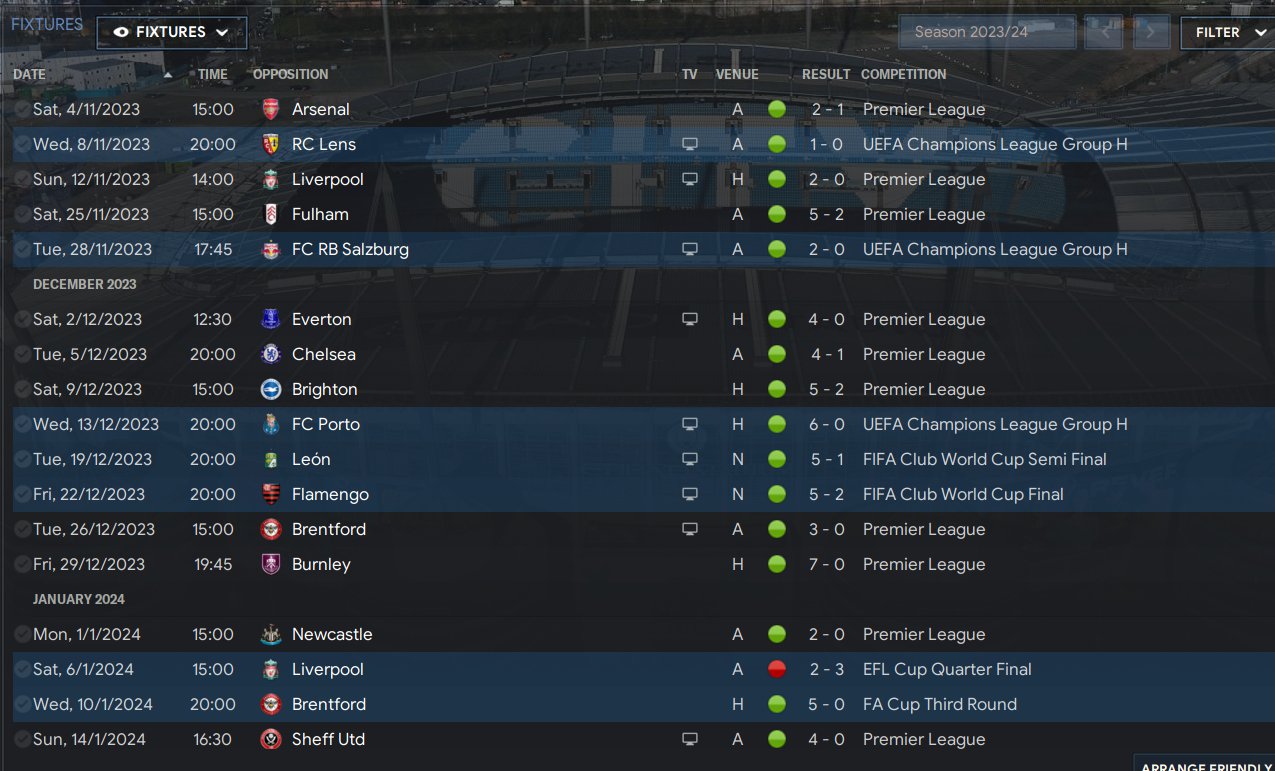The width and height of the screenshot is (1275, 771).
Task: Select the Season 2023/24 selector
Action: click(x=986, y=32)
